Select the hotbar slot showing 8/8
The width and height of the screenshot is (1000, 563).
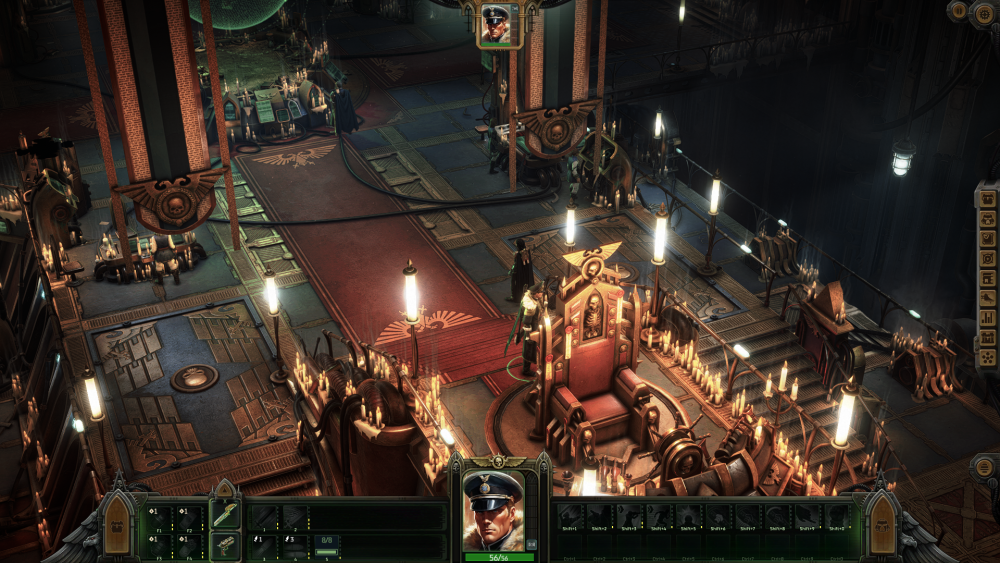pos(327,545)
